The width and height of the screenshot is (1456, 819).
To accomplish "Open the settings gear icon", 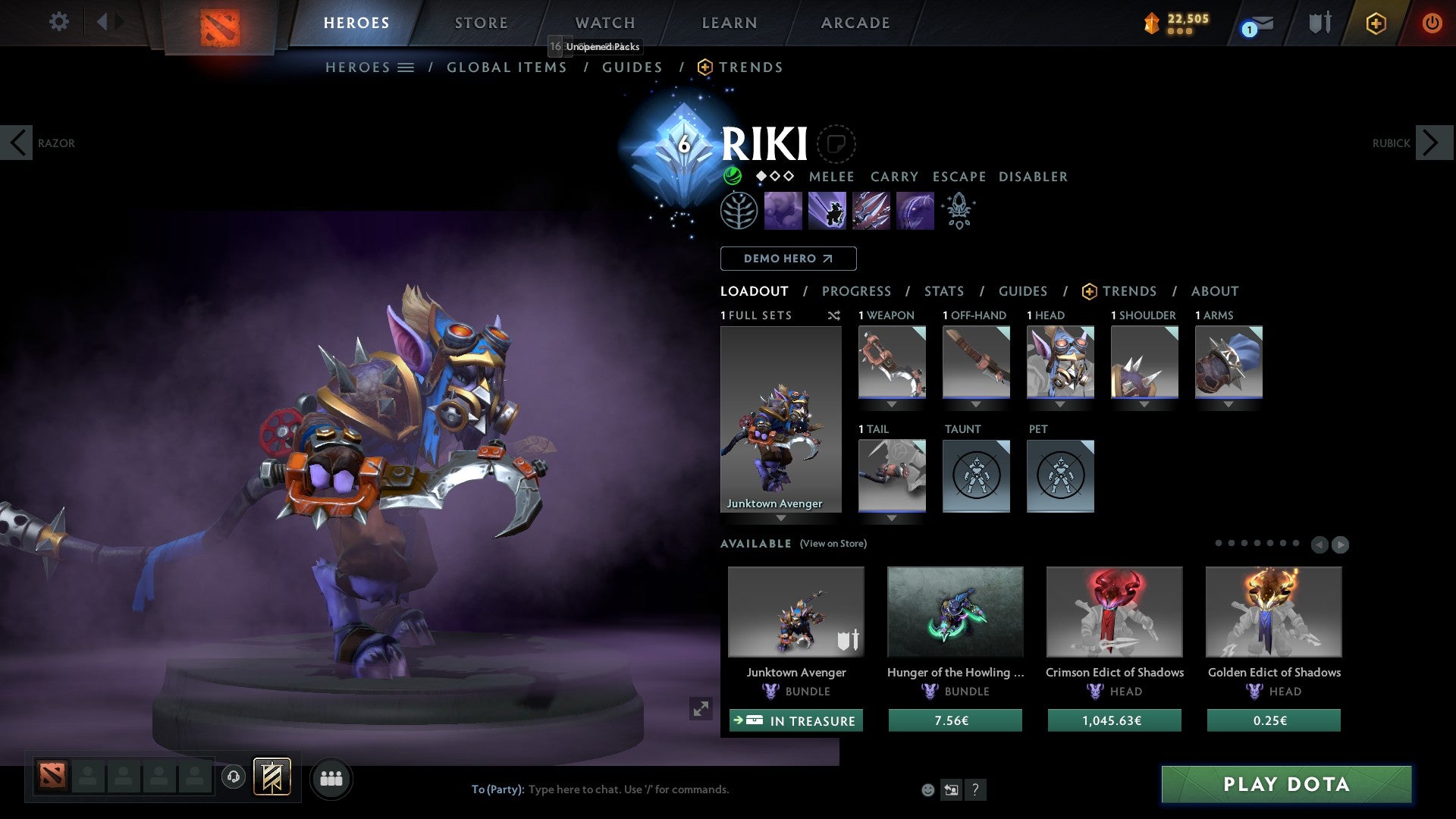I will [59, 22].
